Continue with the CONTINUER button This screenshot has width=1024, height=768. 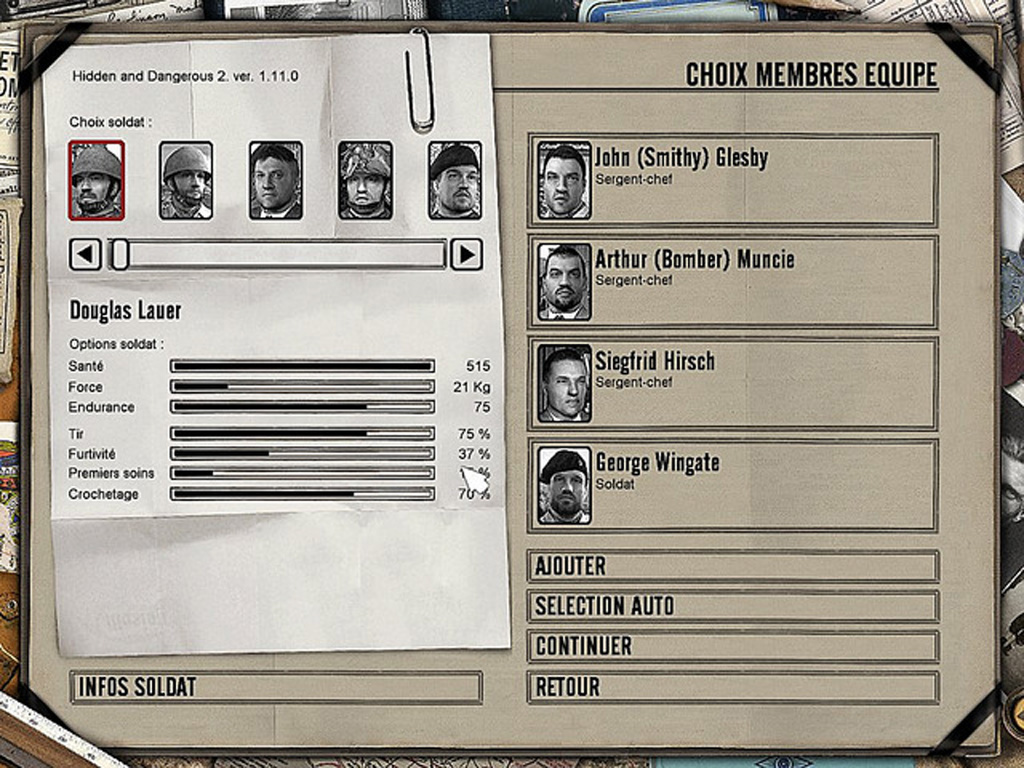tap(732, 646)
